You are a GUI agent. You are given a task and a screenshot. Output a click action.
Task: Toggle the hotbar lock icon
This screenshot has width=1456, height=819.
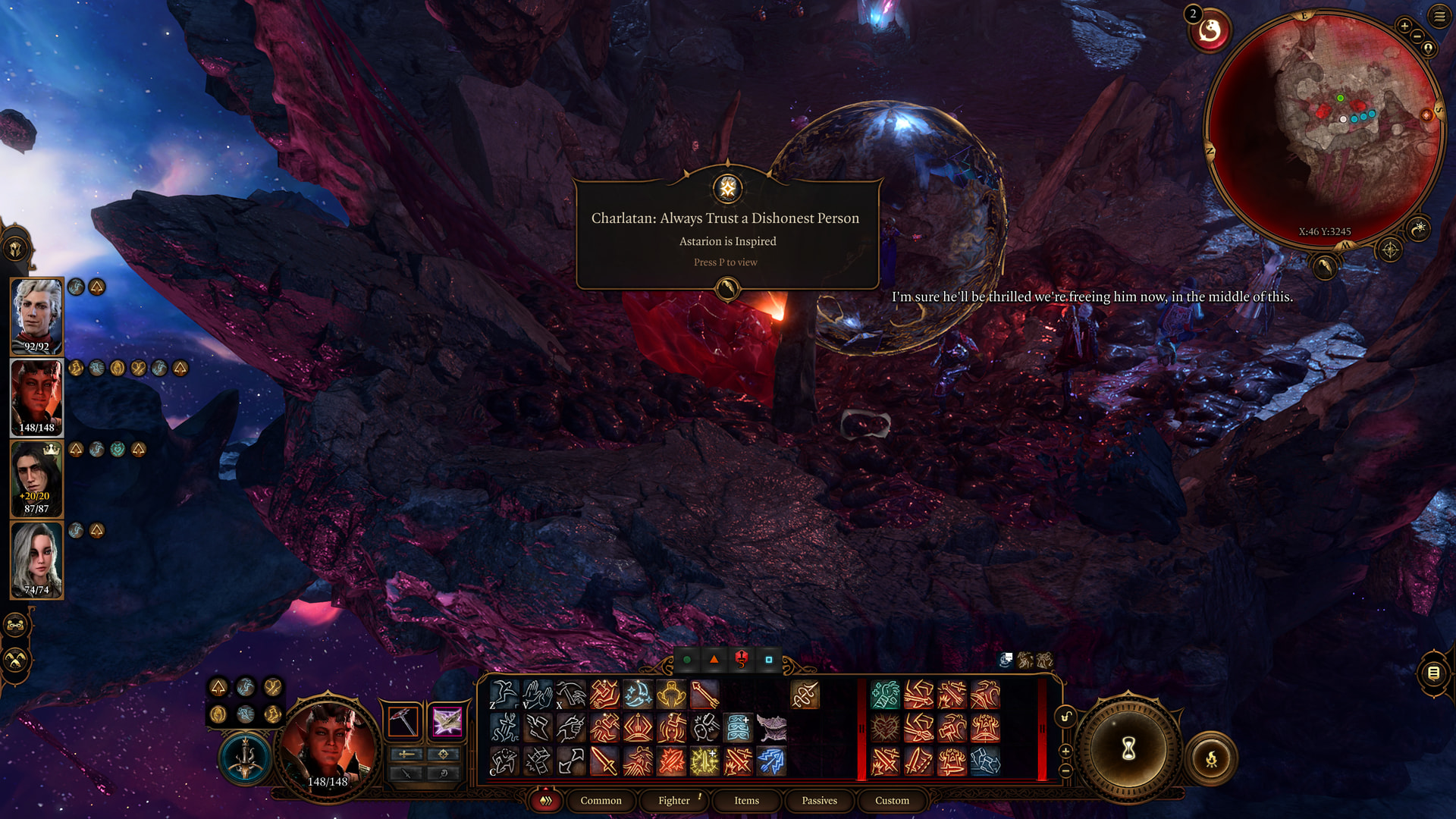[1065, 717]
